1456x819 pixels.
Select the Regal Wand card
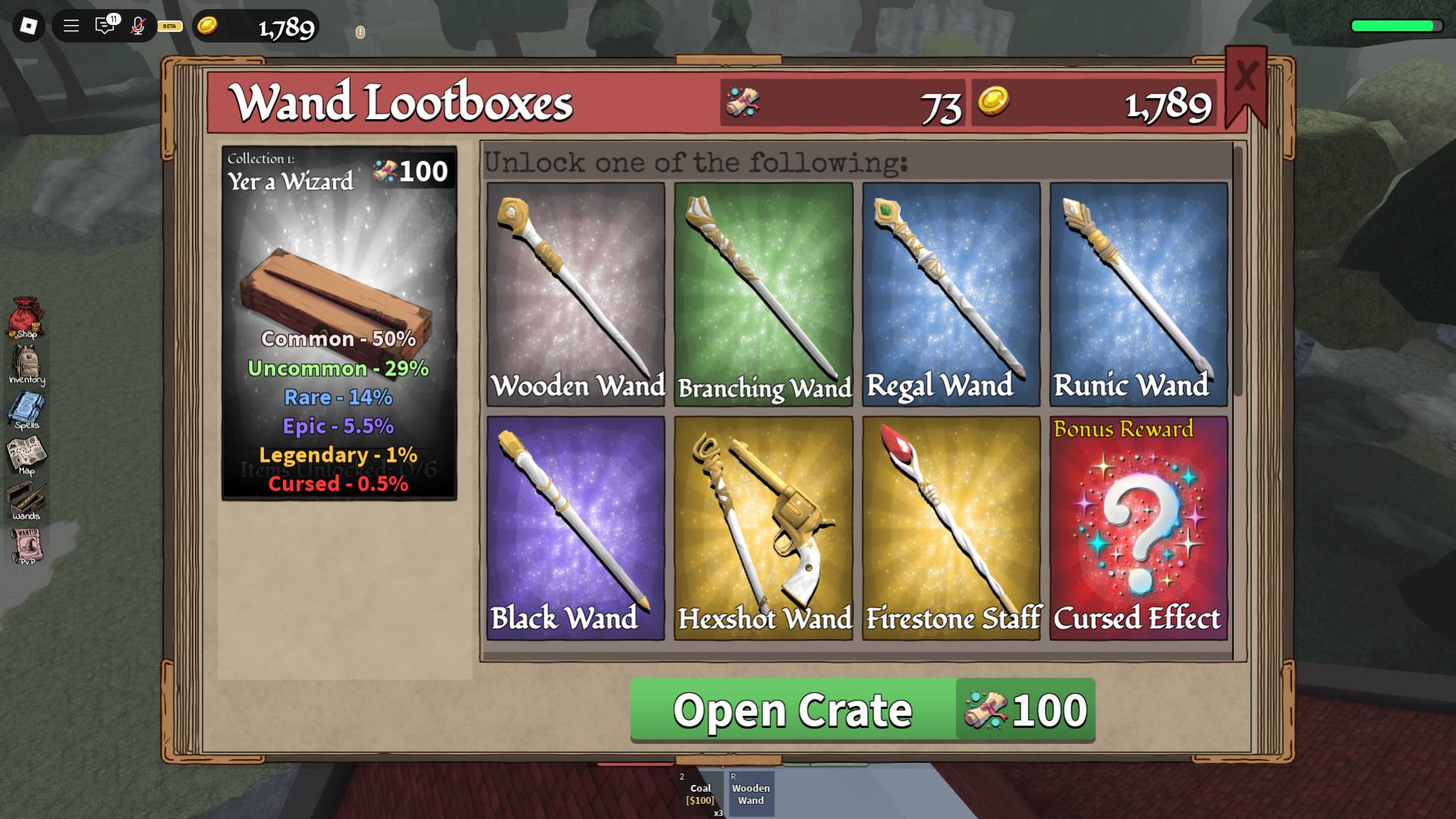click(x=951, y=292)
